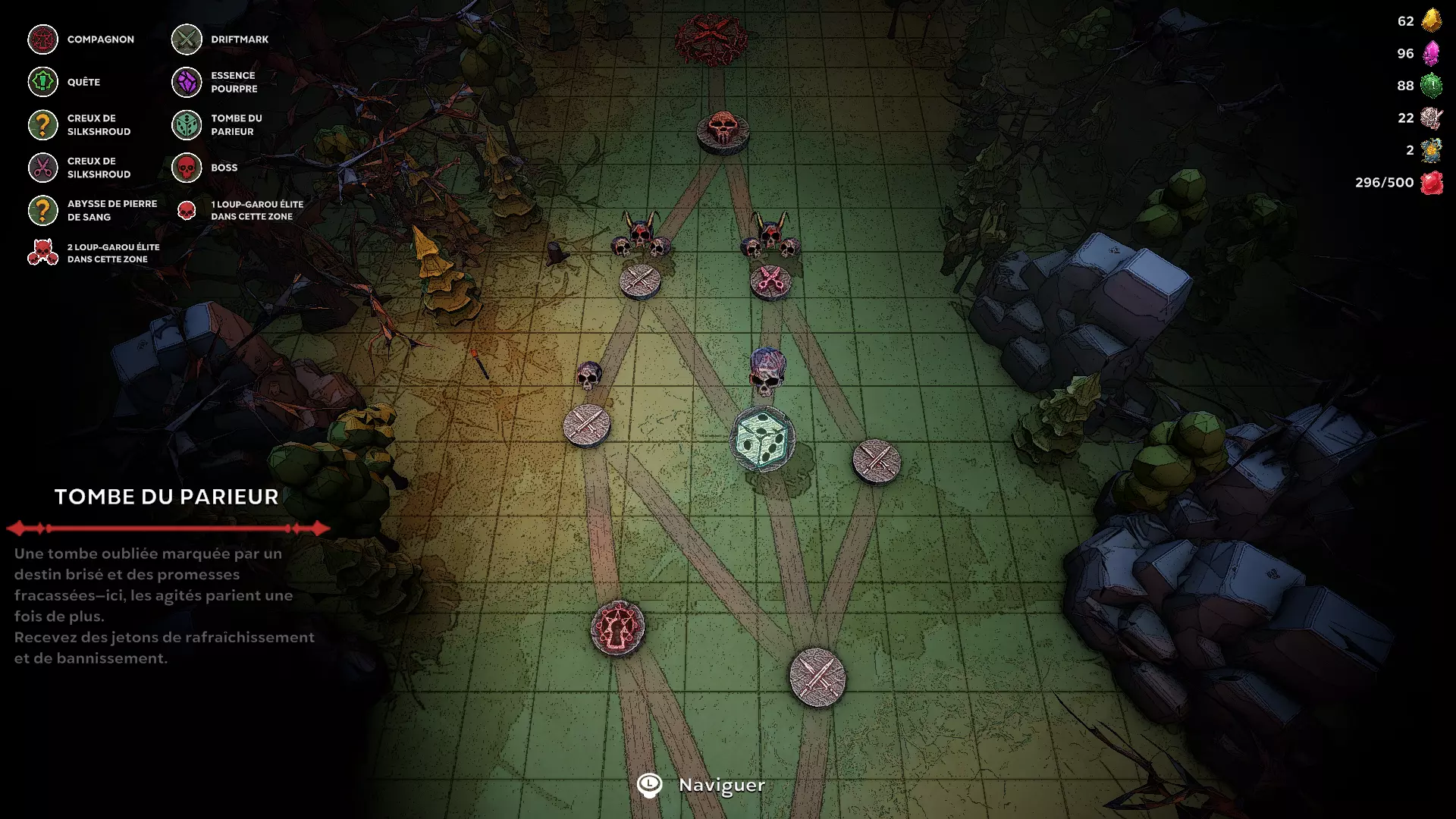Pick the red keyhole rune map node
The image size is (1456, 819).
[618, 628]
